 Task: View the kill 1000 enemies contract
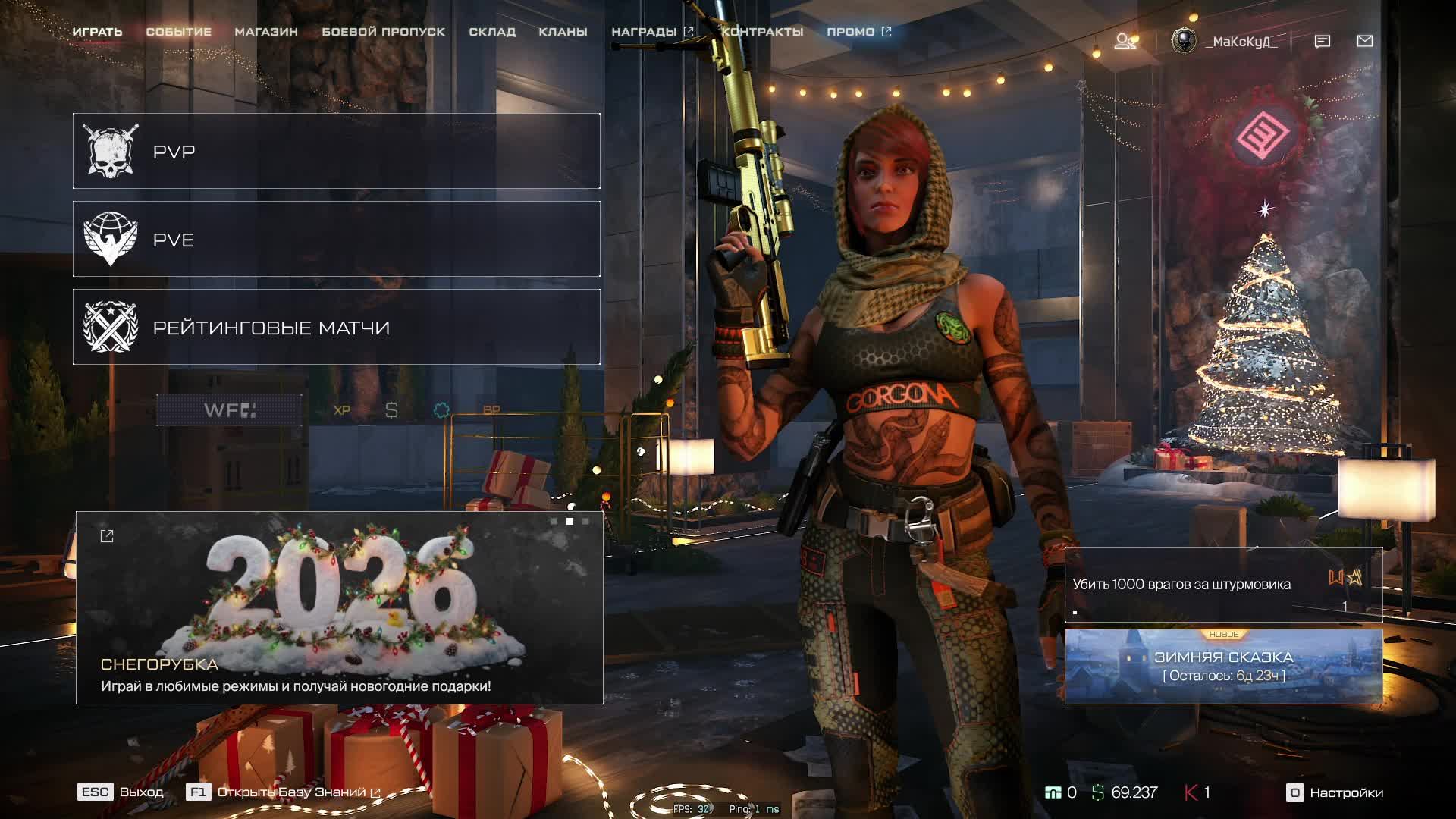click(1222, 585)
